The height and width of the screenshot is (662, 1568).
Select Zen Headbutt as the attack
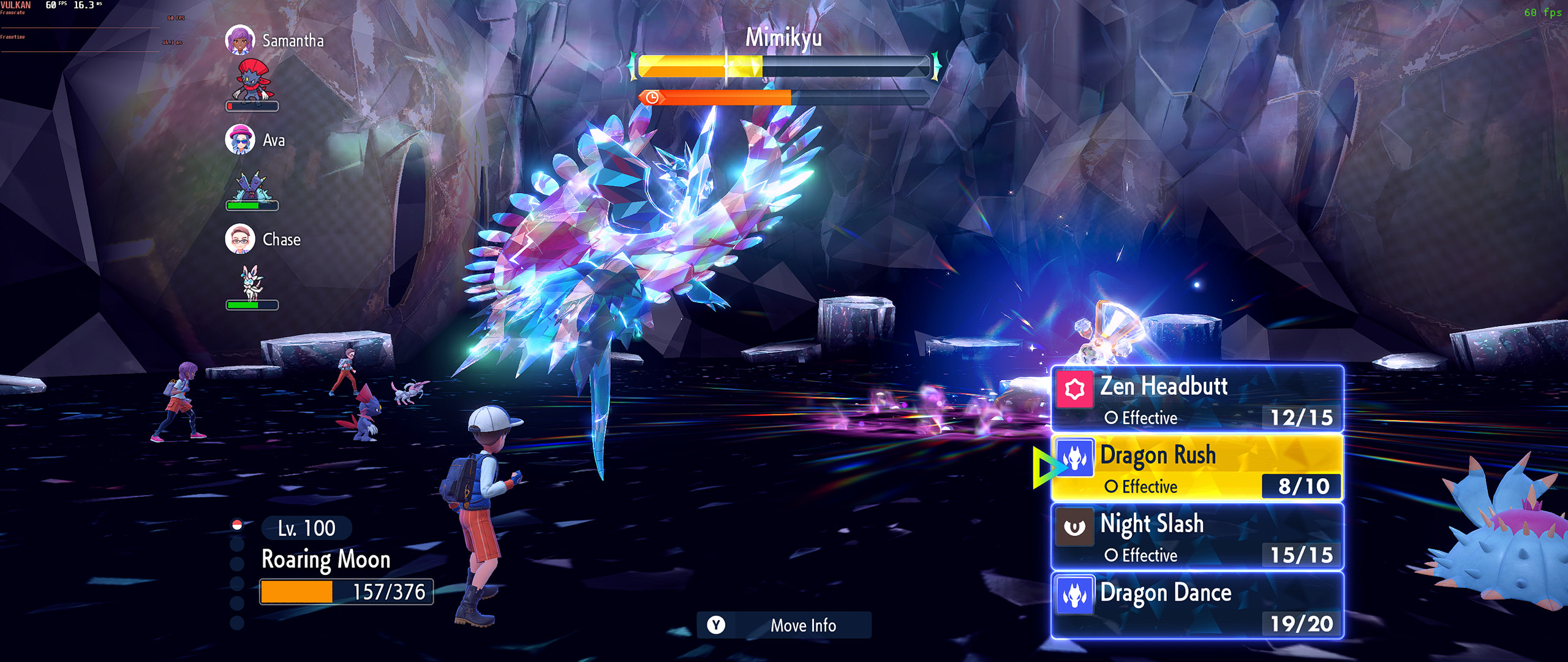click(x=1164, y=386)
